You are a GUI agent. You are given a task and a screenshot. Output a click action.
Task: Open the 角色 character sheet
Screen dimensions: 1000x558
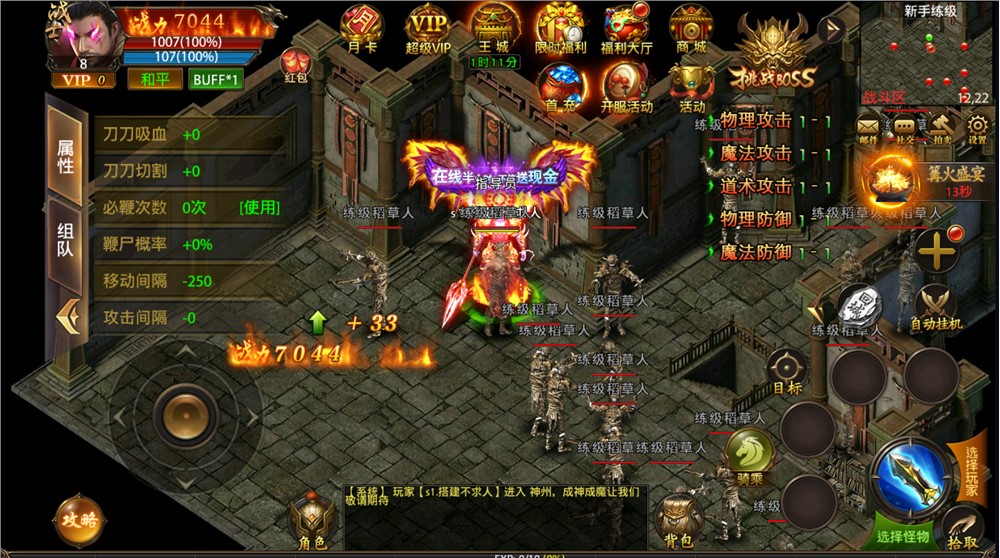[x=312, y=522]
